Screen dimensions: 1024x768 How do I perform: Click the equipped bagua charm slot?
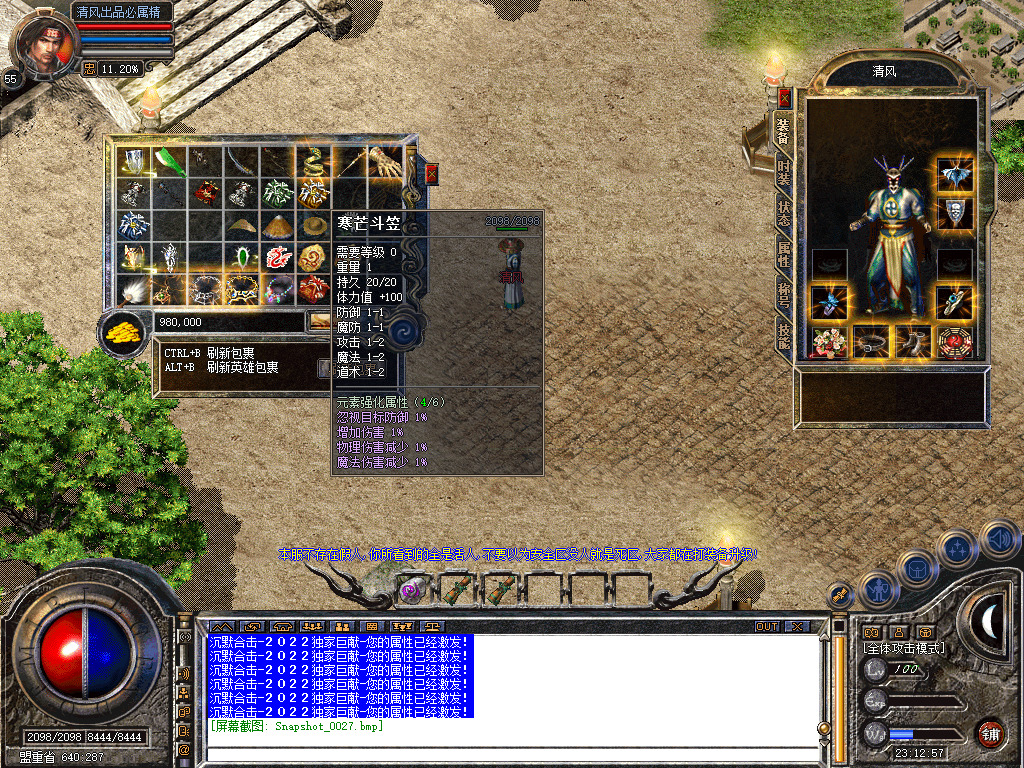click(955, 343)
